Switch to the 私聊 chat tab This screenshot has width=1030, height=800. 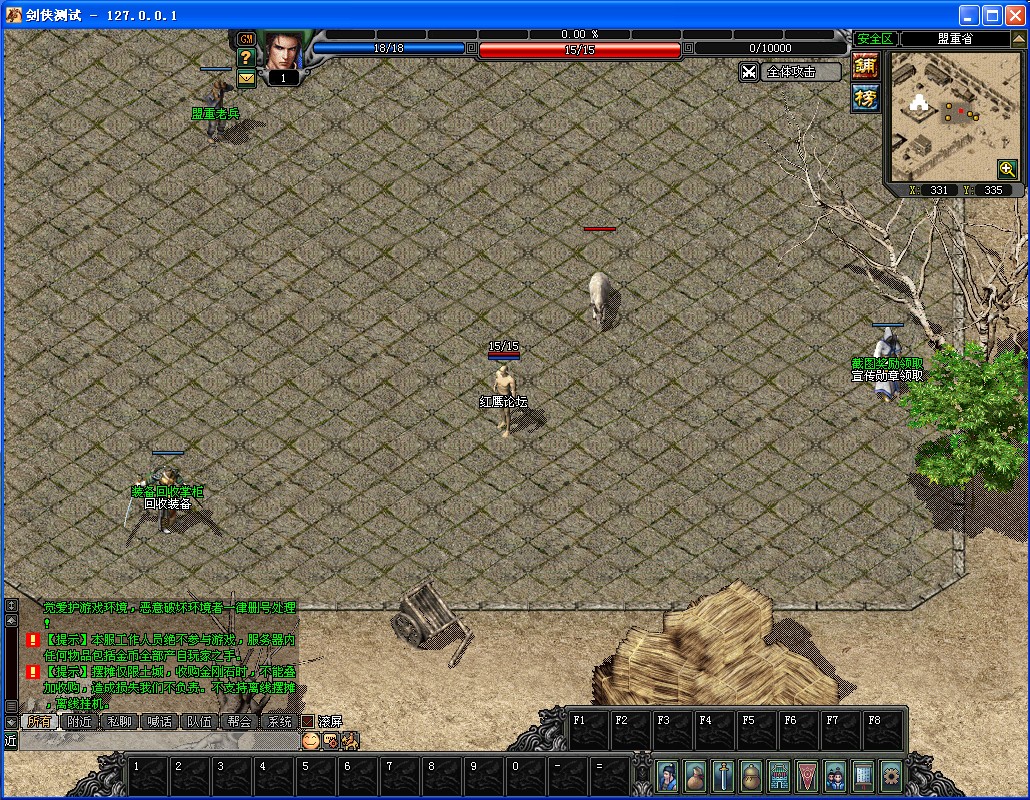pyautogui.click(x=120, y=721)
